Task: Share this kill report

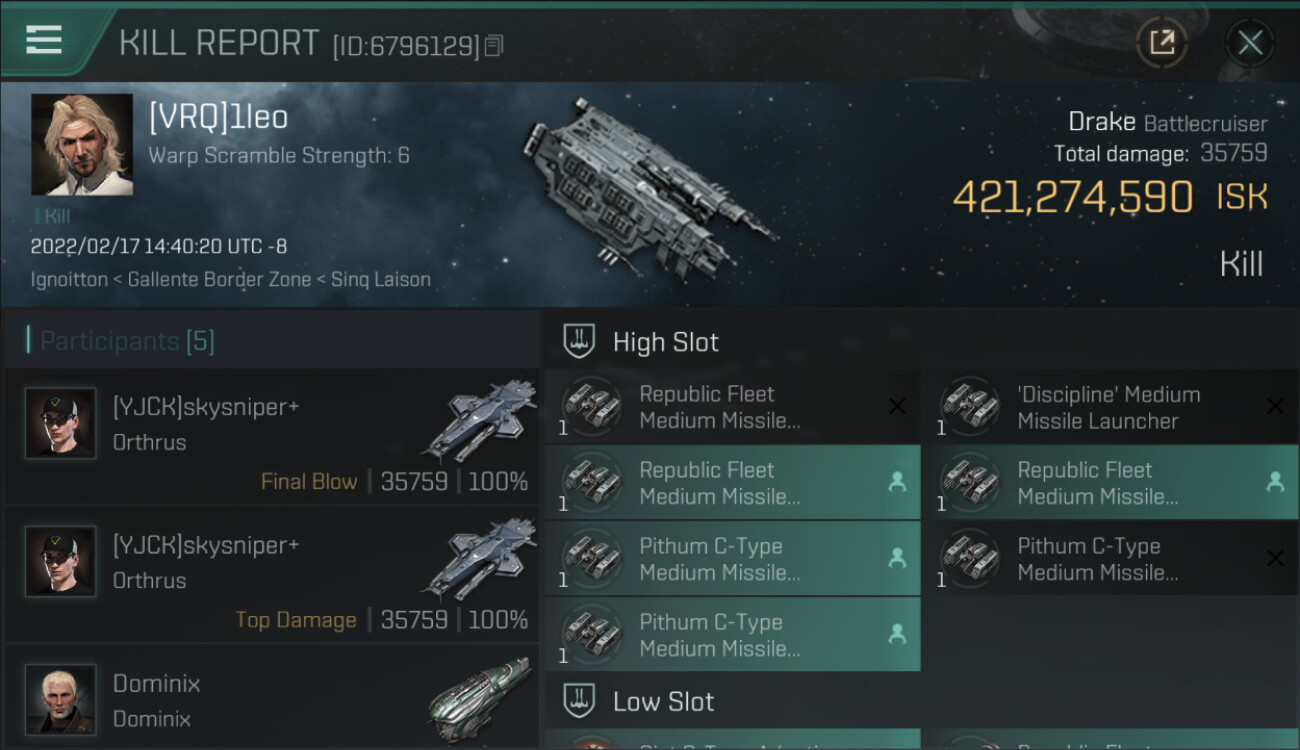Action: click(x=1161, y=42)
